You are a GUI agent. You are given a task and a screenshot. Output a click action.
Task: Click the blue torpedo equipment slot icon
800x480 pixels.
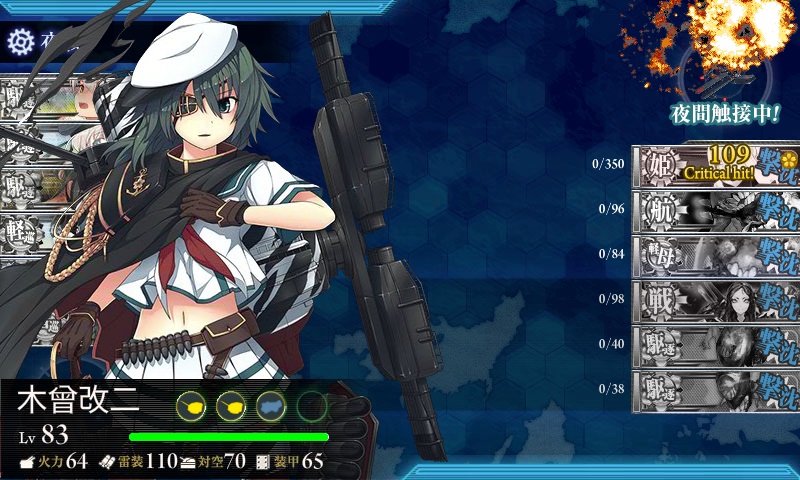(x=272, y=406)
